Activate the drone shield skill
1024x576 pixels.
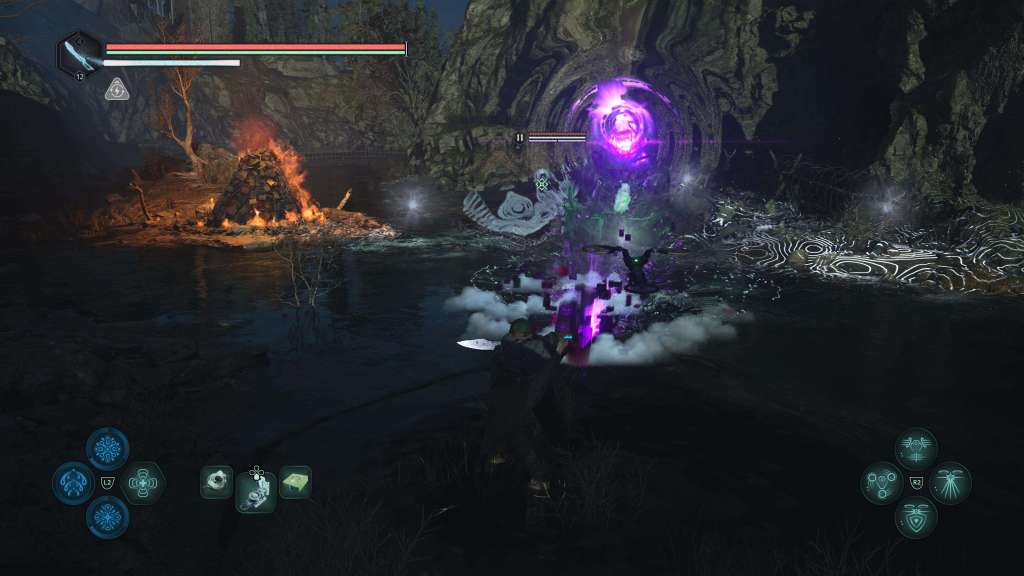(x=915, y=517)
